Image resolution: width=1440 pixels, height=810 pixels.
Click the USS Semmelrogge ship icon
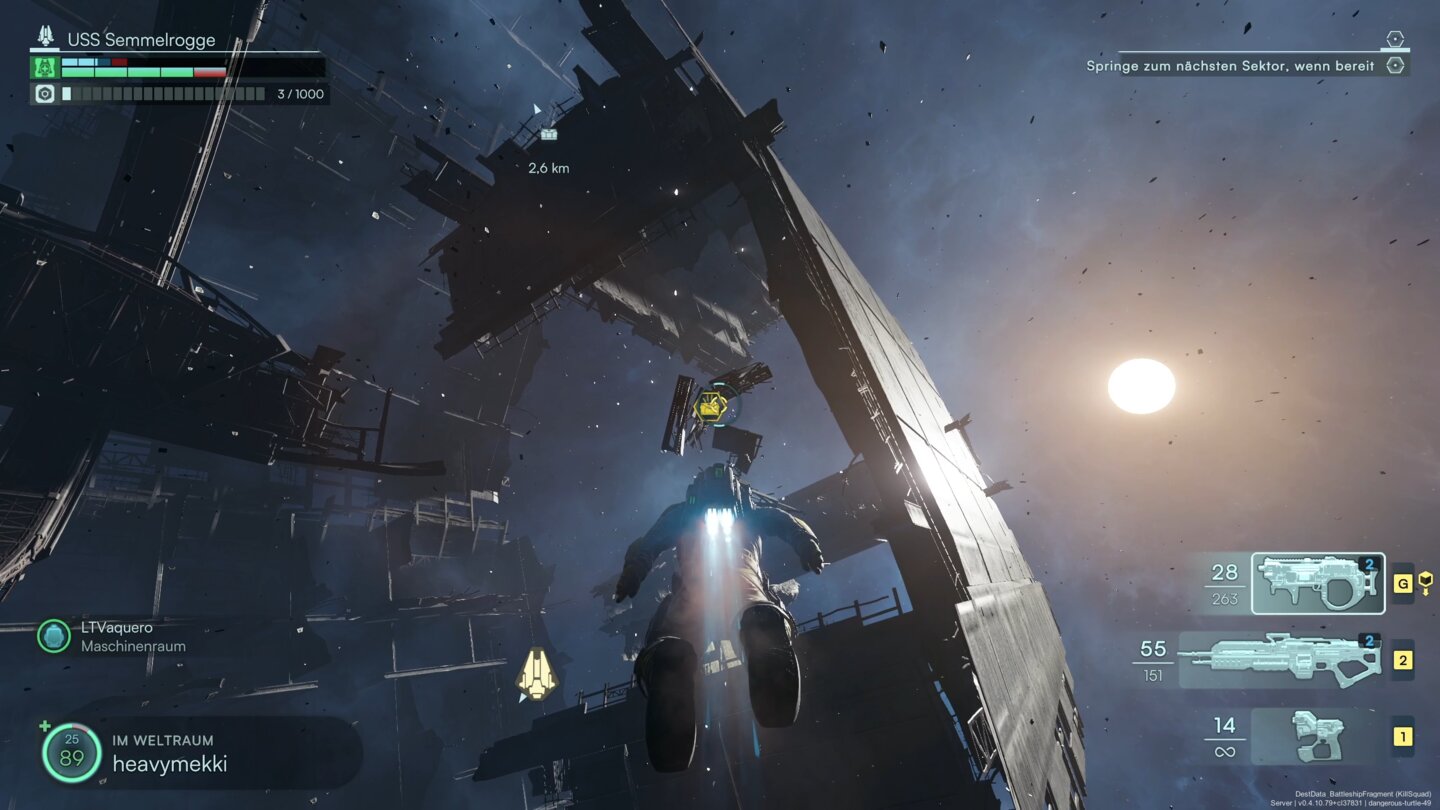(46, 37)
